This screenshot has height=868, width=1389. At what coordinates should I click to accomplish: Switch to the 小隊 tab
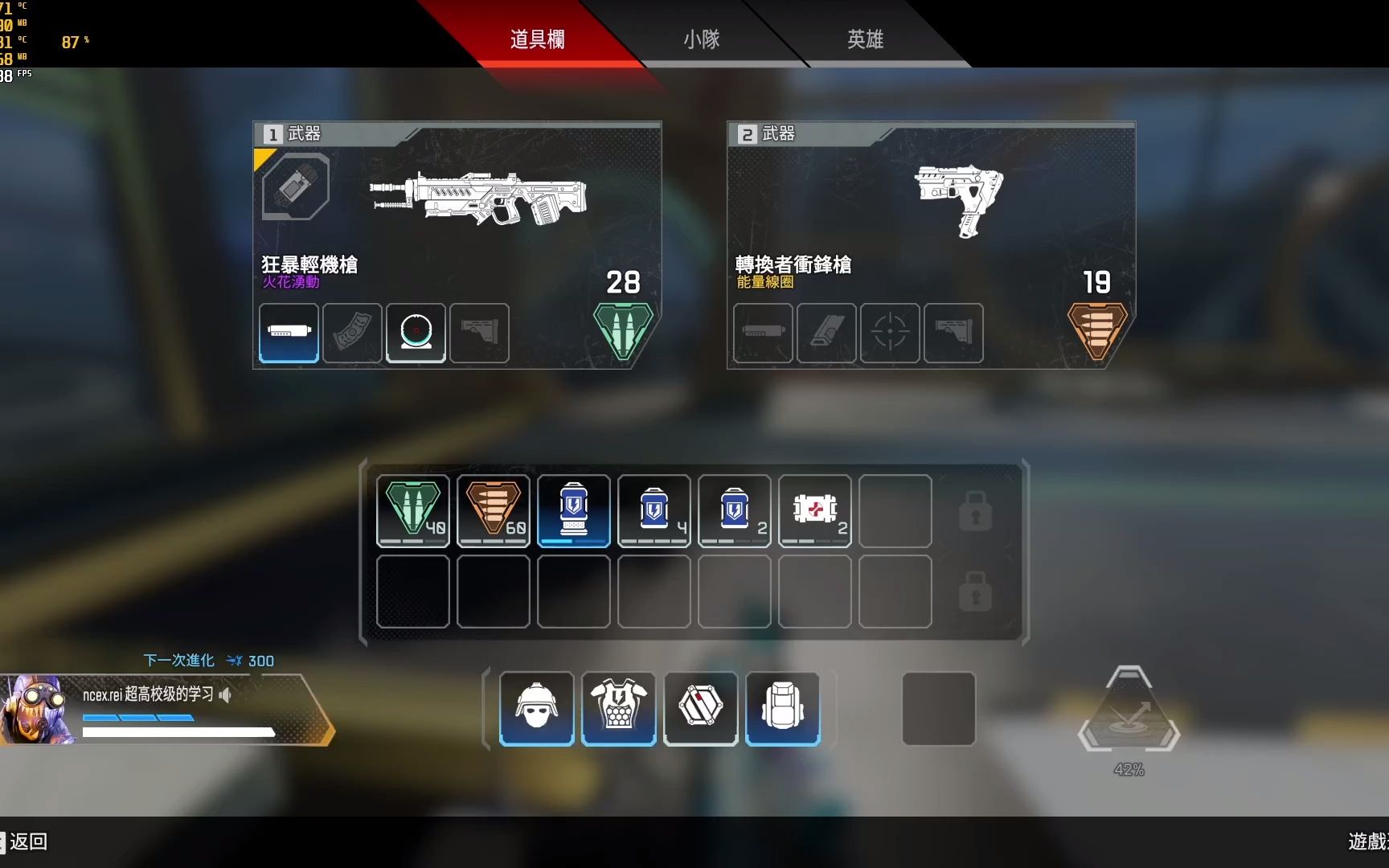point(702,39)
